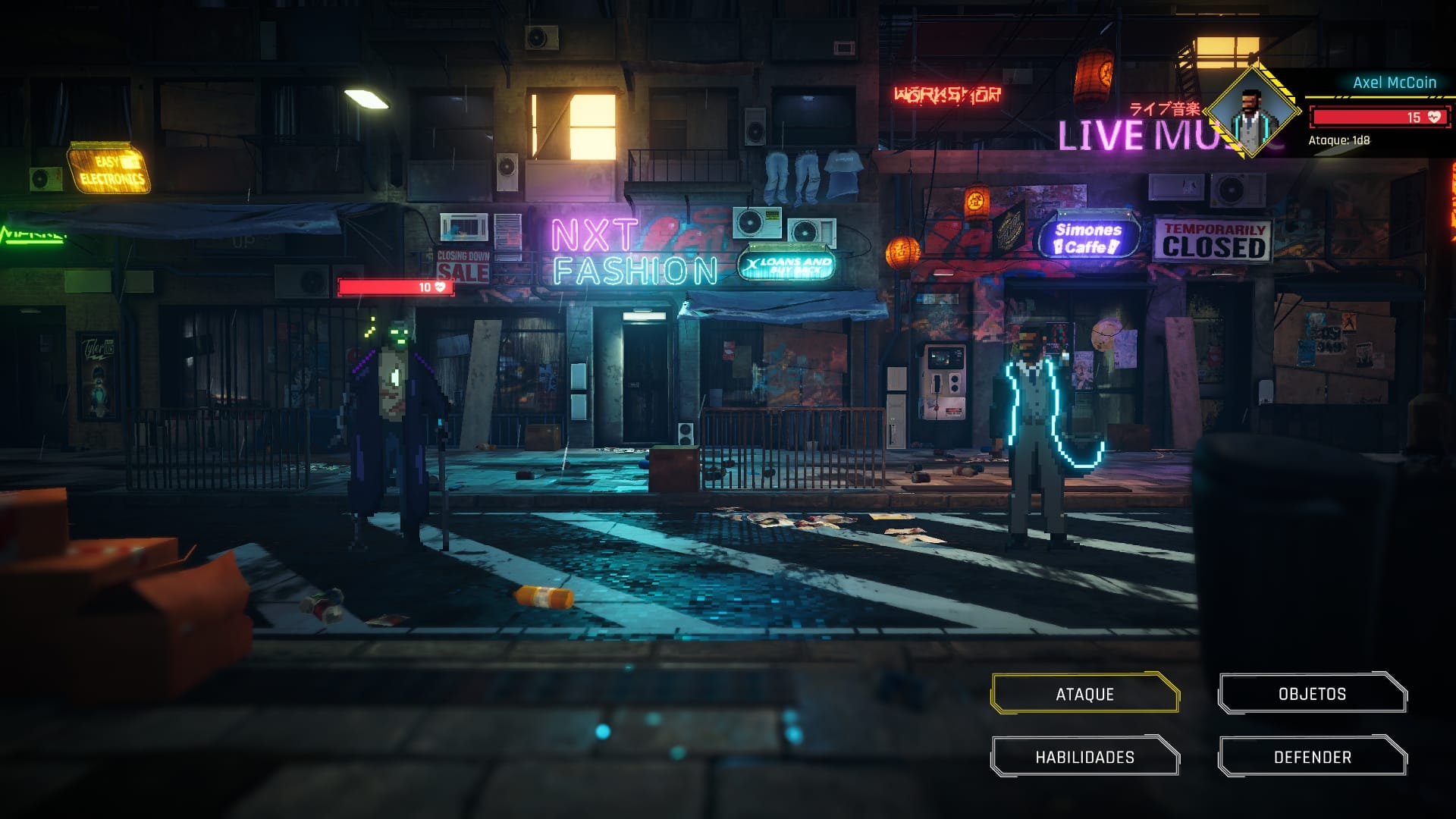The image size is (1456, 819).
Task: Click Axel McCoin's diamond portrait icon
Action: (1255, 108)
